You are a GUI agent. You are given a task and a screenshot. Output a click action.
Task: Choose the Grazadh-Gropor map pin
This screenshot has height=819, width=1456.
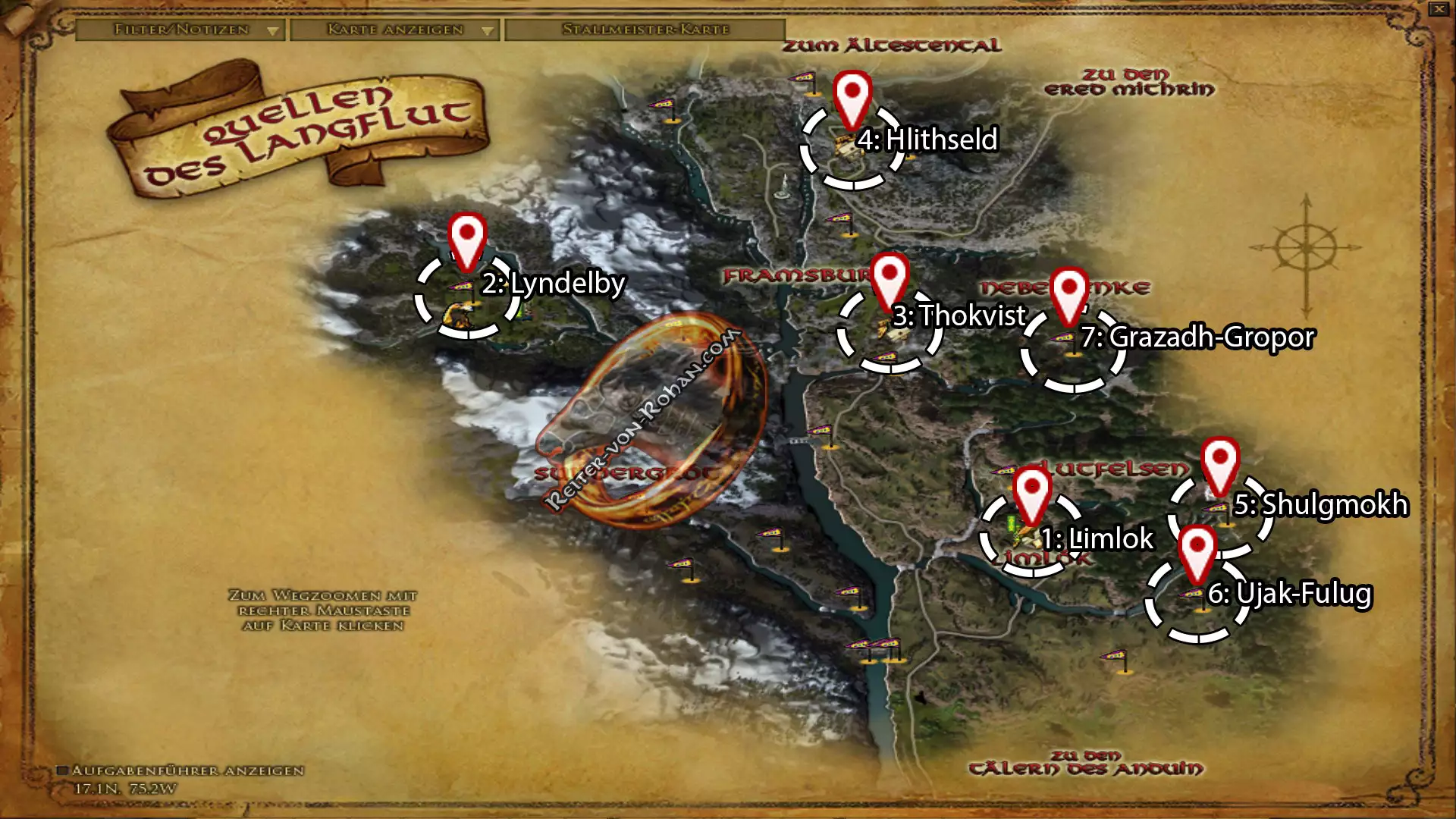click(1068, 293)
